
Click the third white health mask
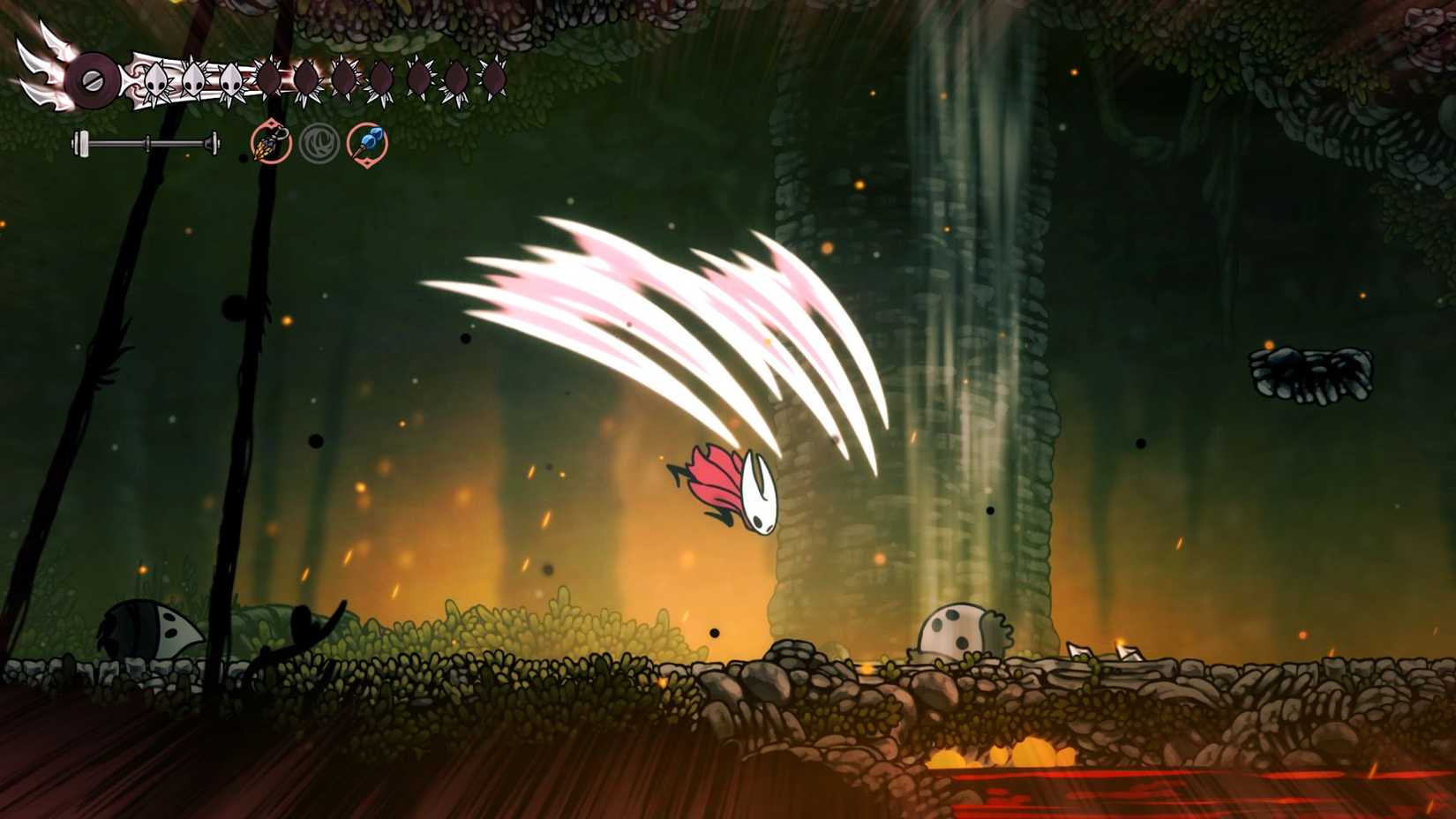tap(231, 78)
